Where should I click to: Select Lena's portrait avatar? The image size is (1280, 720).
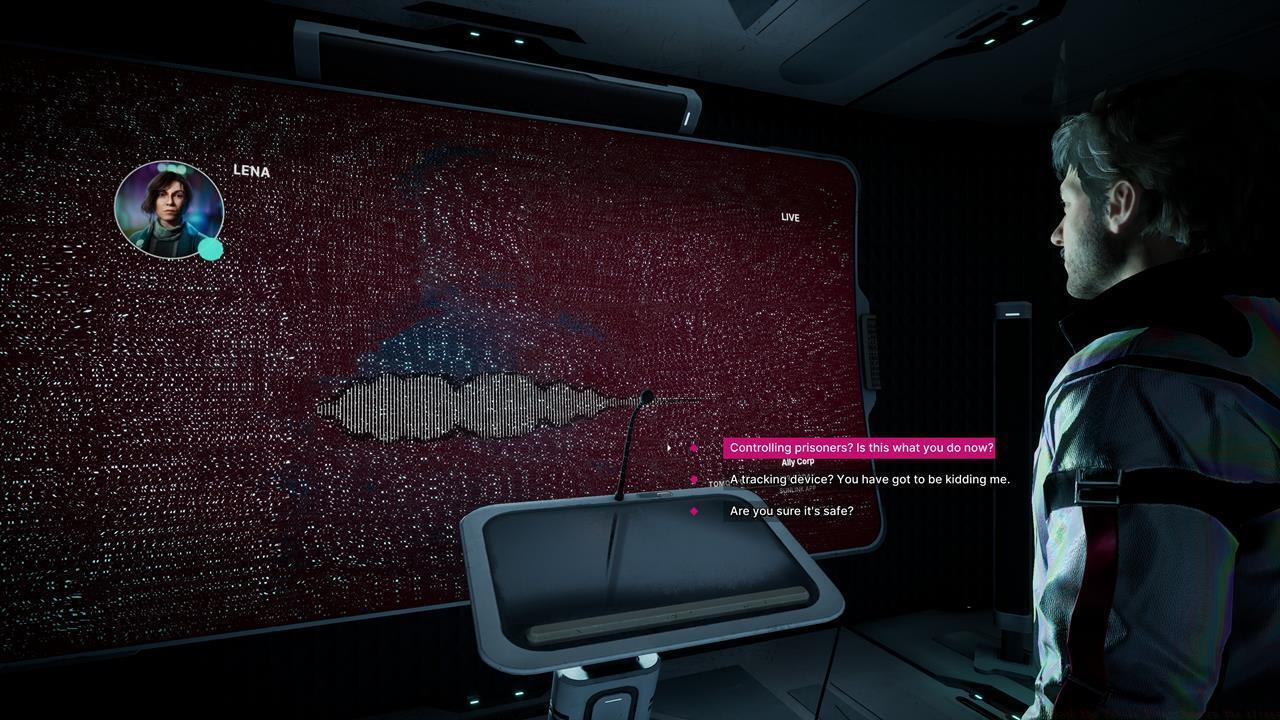coord(170,208)
